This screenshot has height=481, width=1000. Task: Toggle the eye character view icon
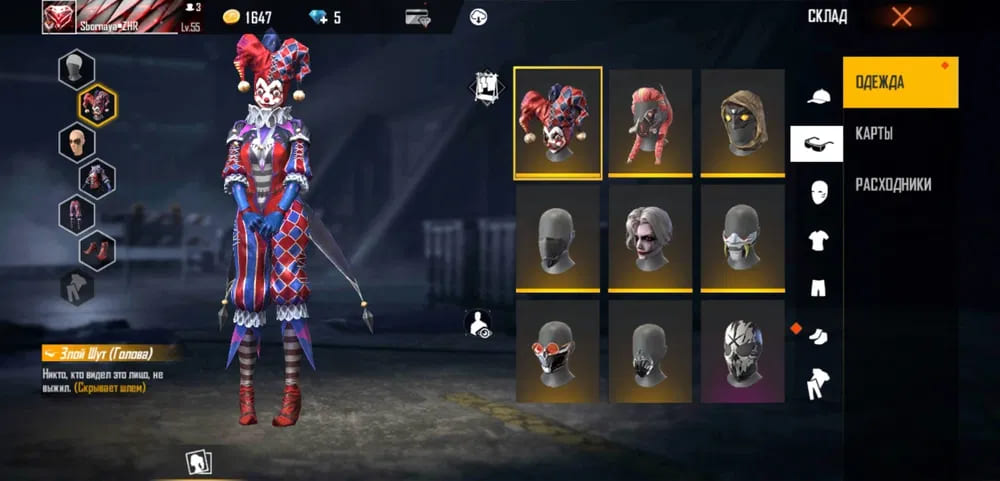click(x=479, y=323)
